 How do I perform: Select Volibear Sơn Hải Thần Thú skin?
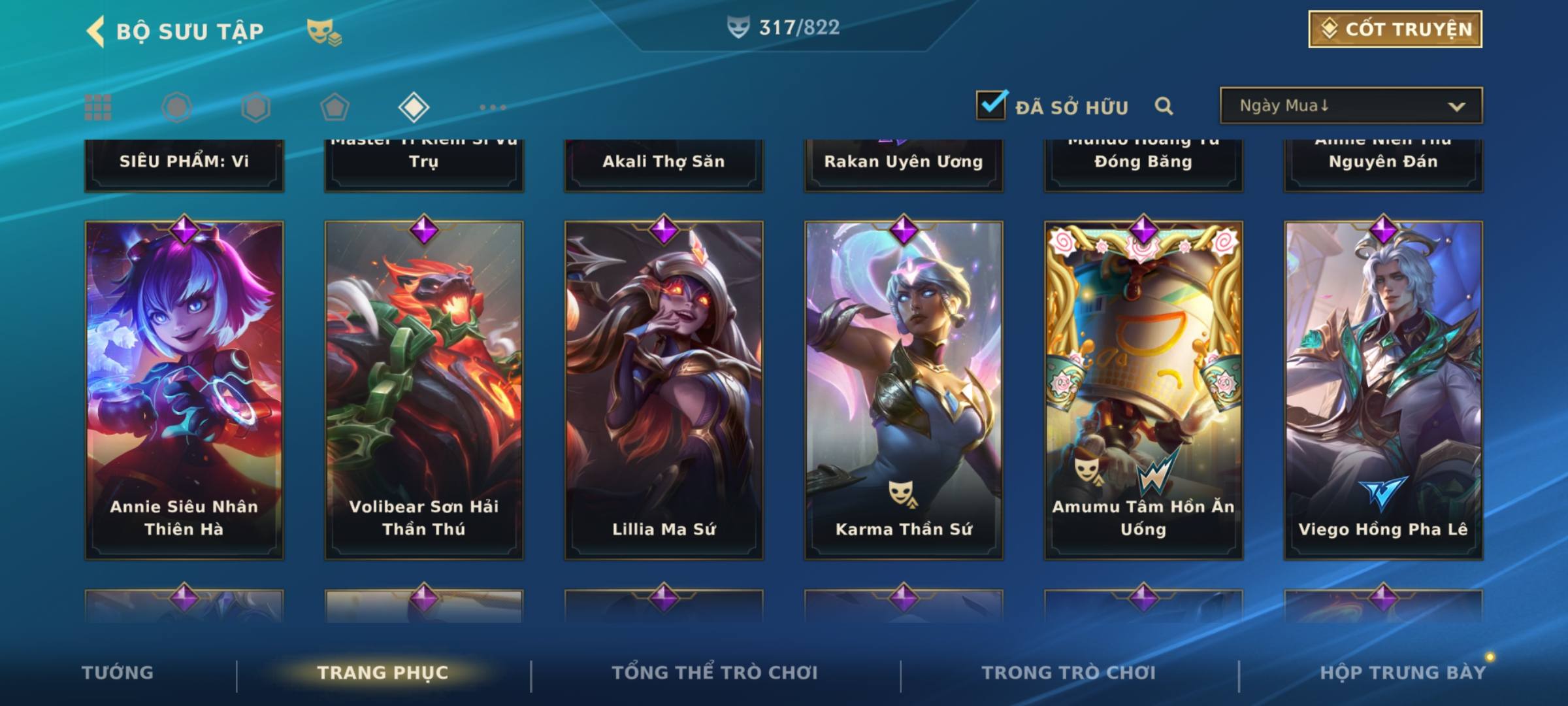point(424,390)
